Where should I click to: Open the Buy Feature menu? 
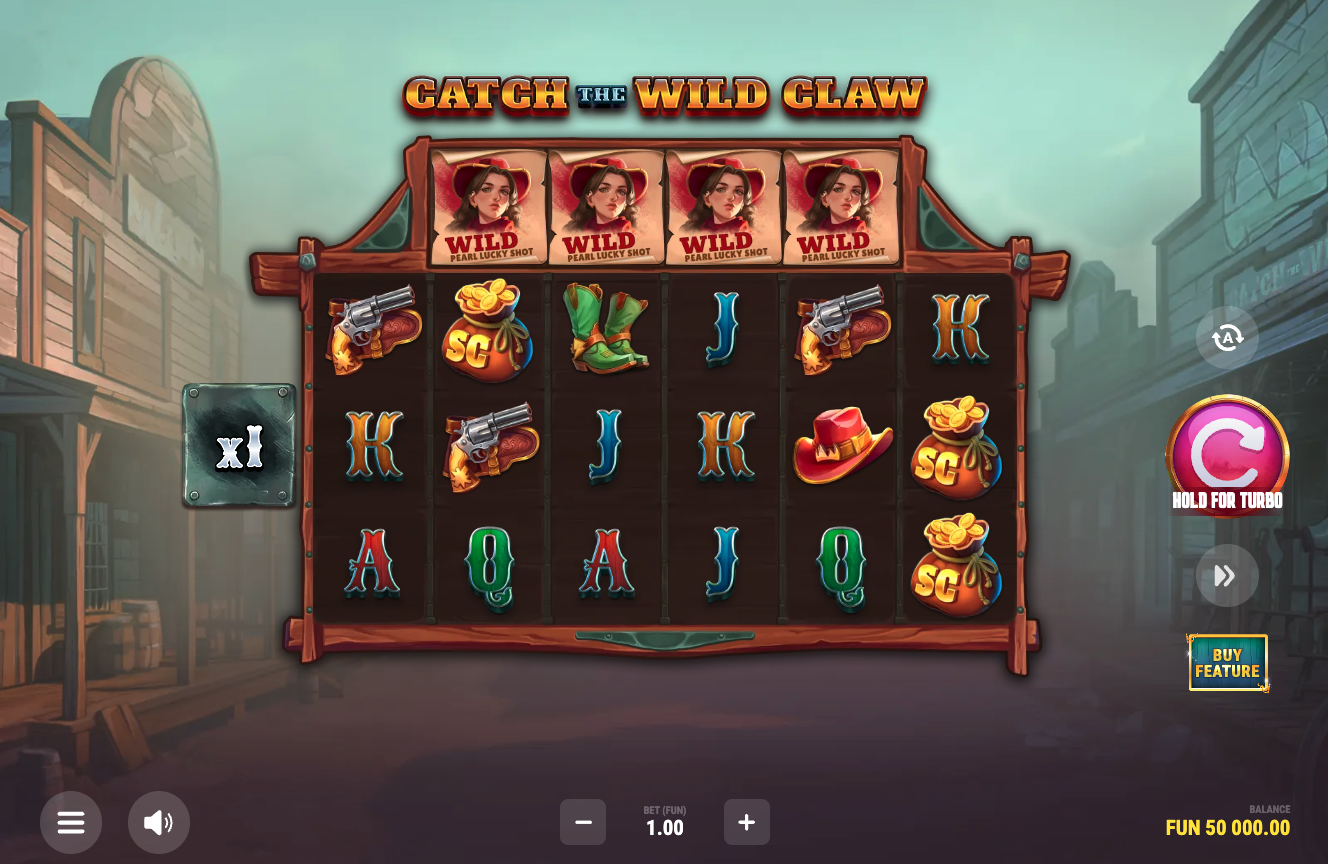point(1227,662)
